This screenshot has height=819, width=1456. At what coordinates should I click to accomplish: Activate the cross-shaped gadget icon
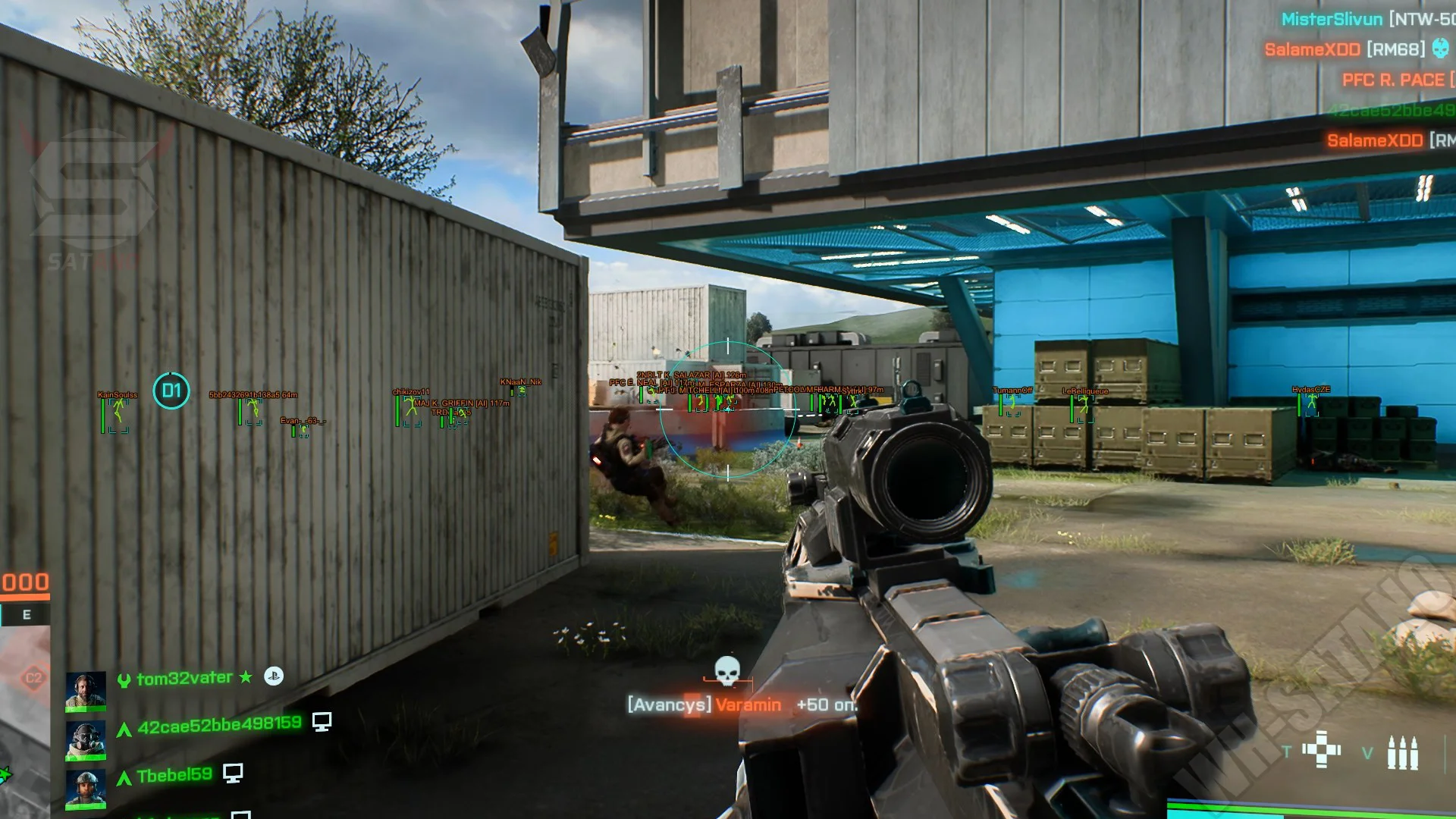pos(1321,750)
